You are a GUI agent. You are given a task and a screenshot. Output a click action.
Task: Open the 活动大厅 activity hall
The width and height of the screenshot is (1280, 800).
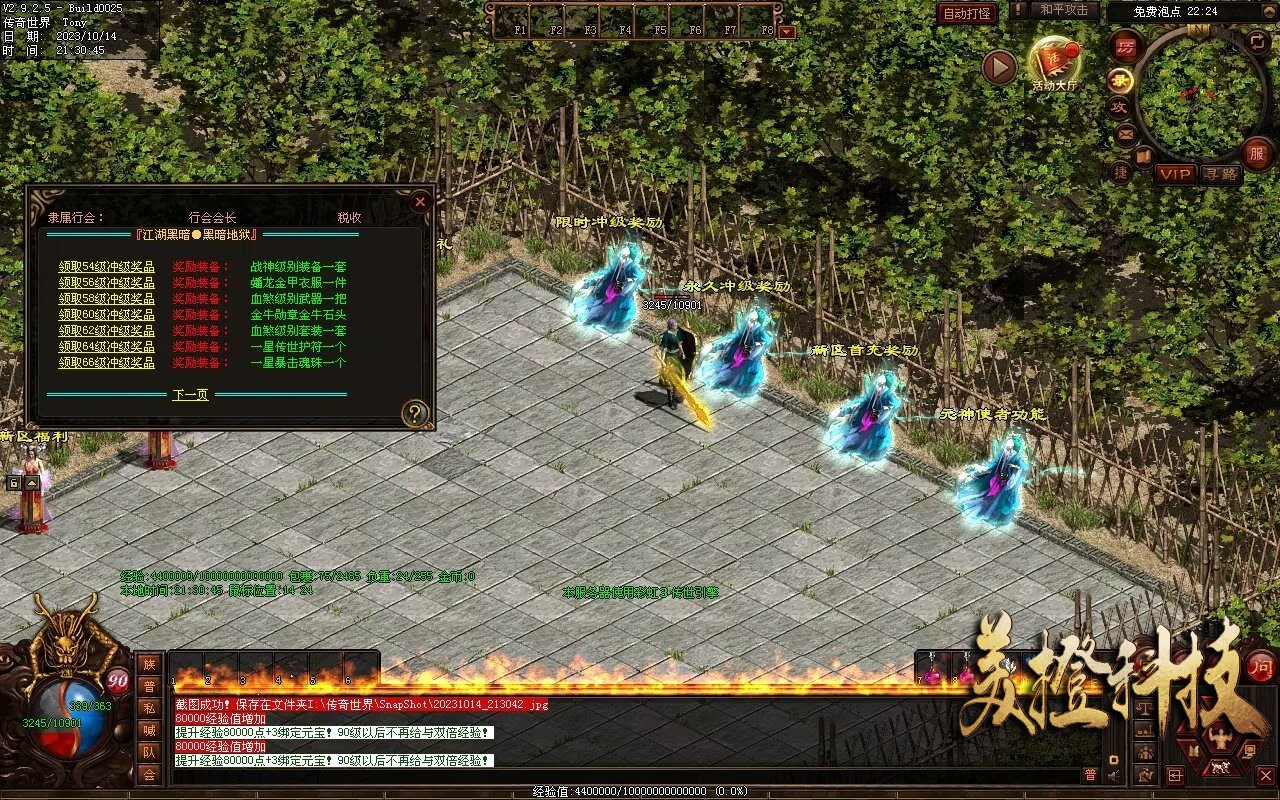[x=1054, y=64]
